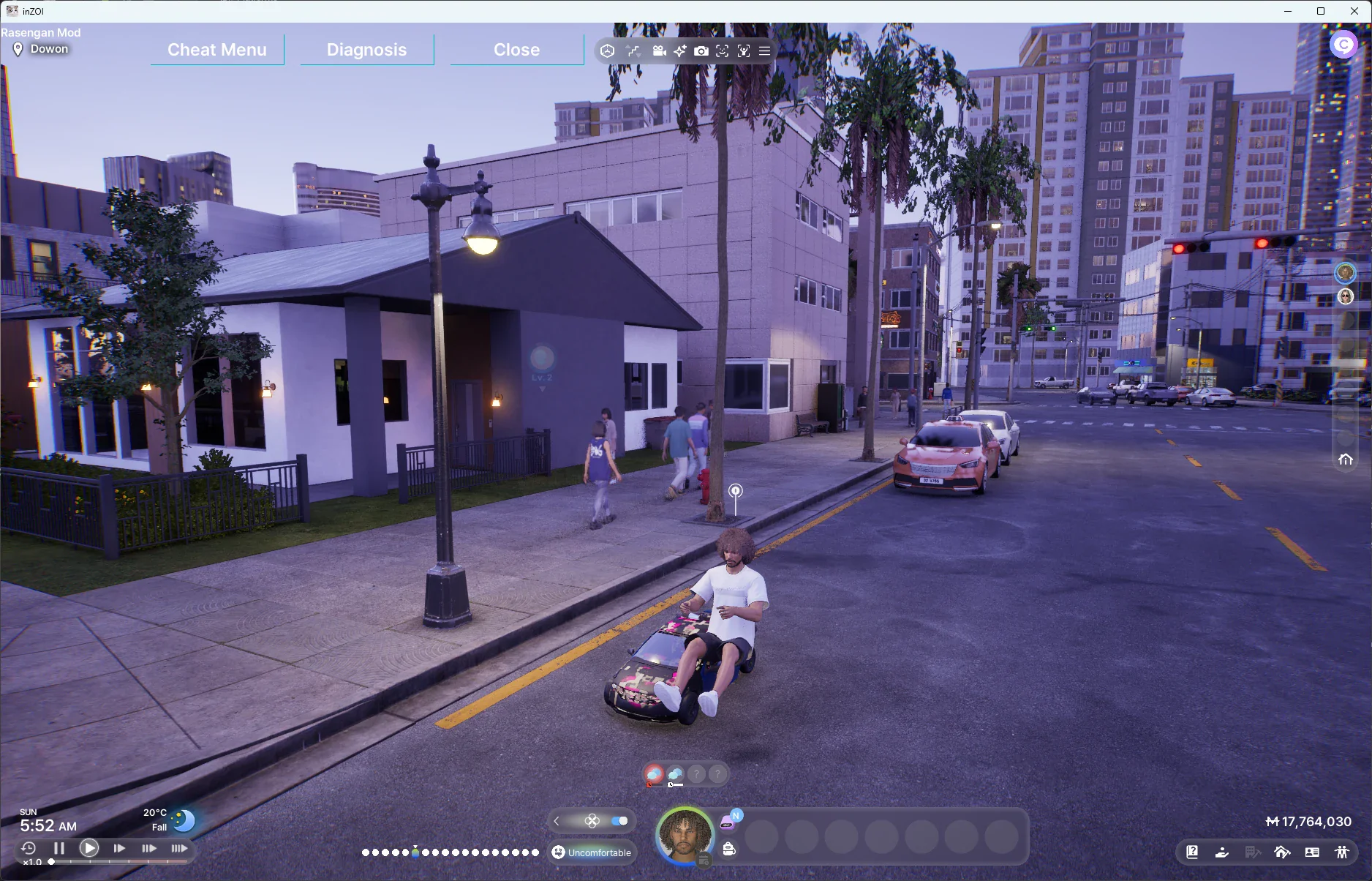The image size is (1372, 881).
Task: Open the Diagnosis panel
Action: tap(366, 50)
